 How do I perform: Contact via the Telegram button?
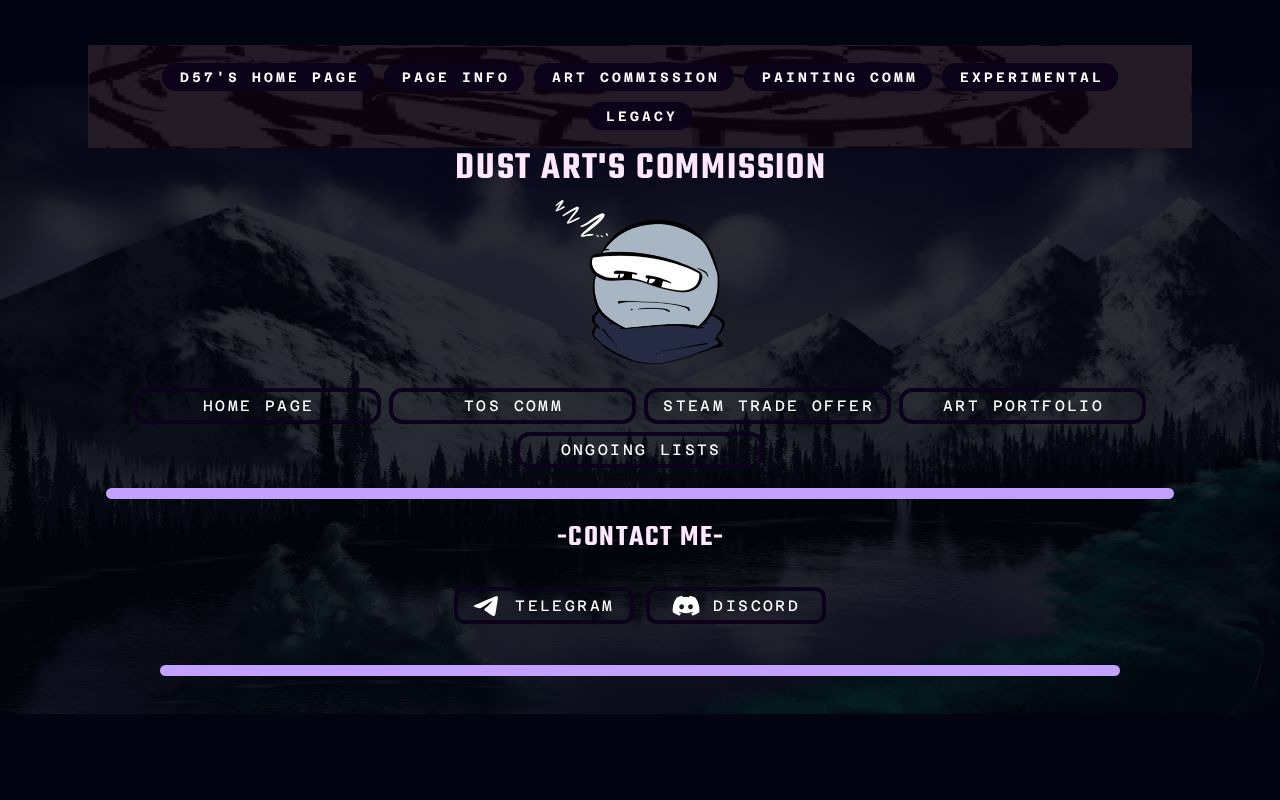(x=544, y=605)
